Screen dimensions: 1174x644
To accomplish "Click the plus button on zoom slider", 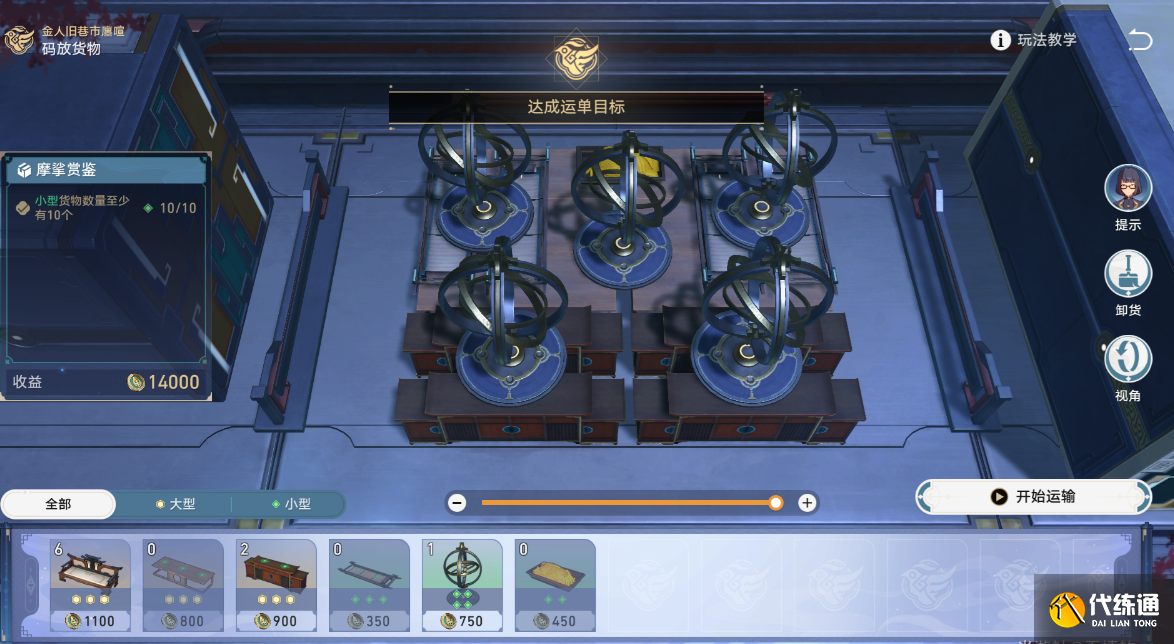I will point(807,503).
